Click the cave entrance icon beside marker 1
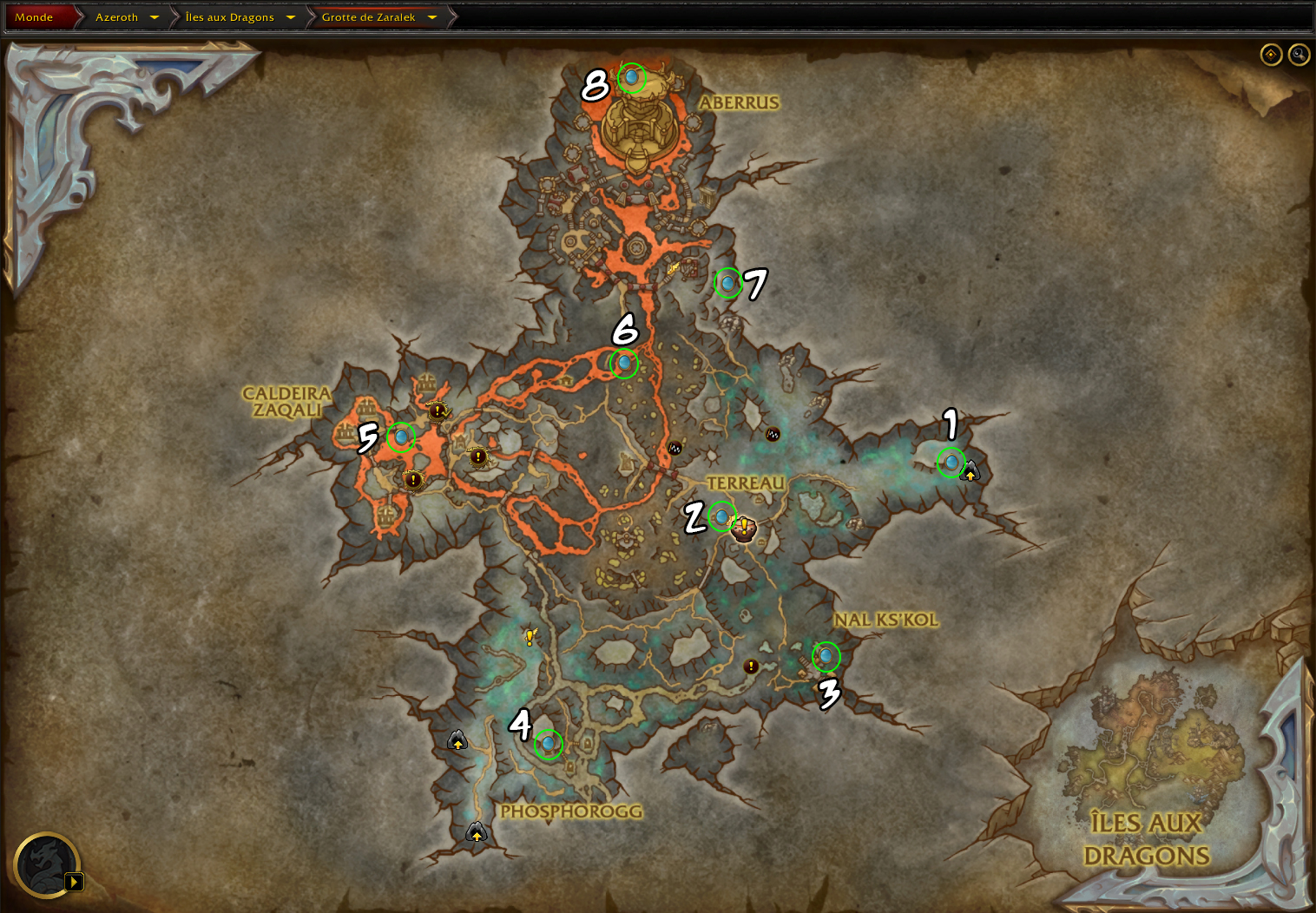Viewport: 1316px width, 913px height. click(x=971, y=471)
